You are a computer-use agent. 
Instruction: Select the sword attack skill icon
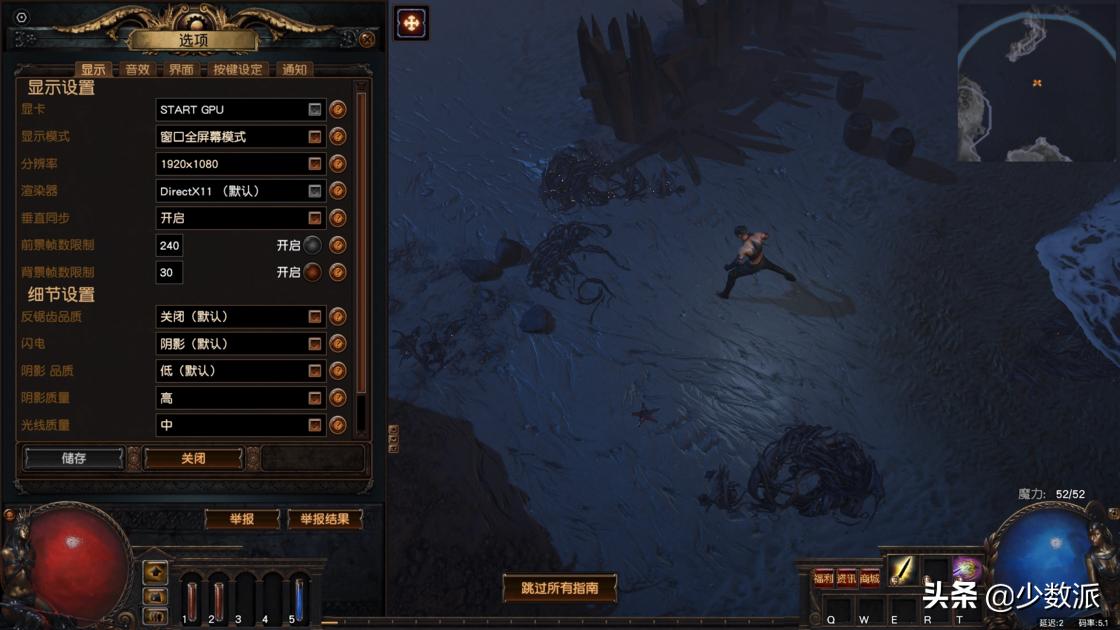pos(902,570)
